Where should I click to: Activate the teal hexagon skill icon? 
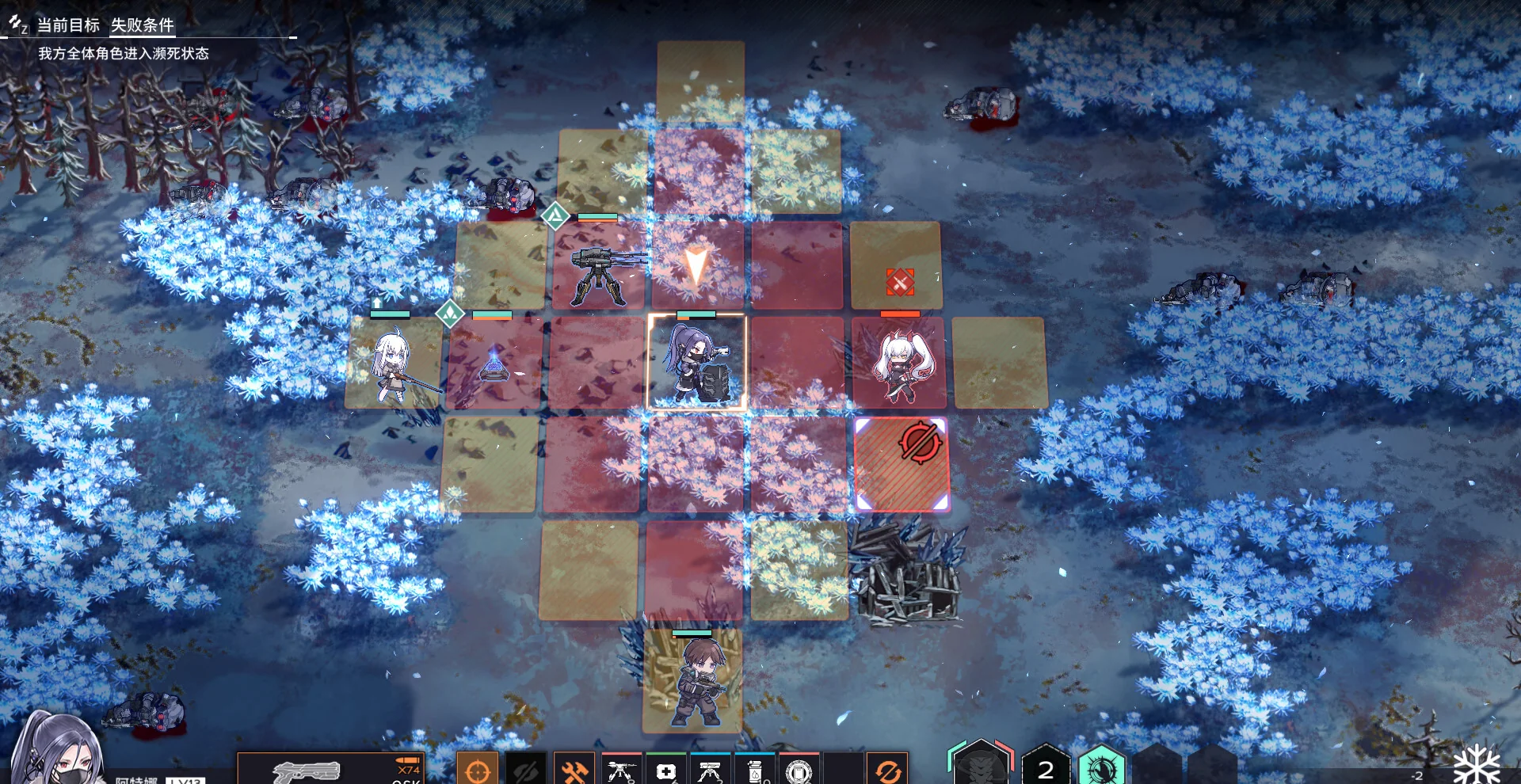point(1101,767)
